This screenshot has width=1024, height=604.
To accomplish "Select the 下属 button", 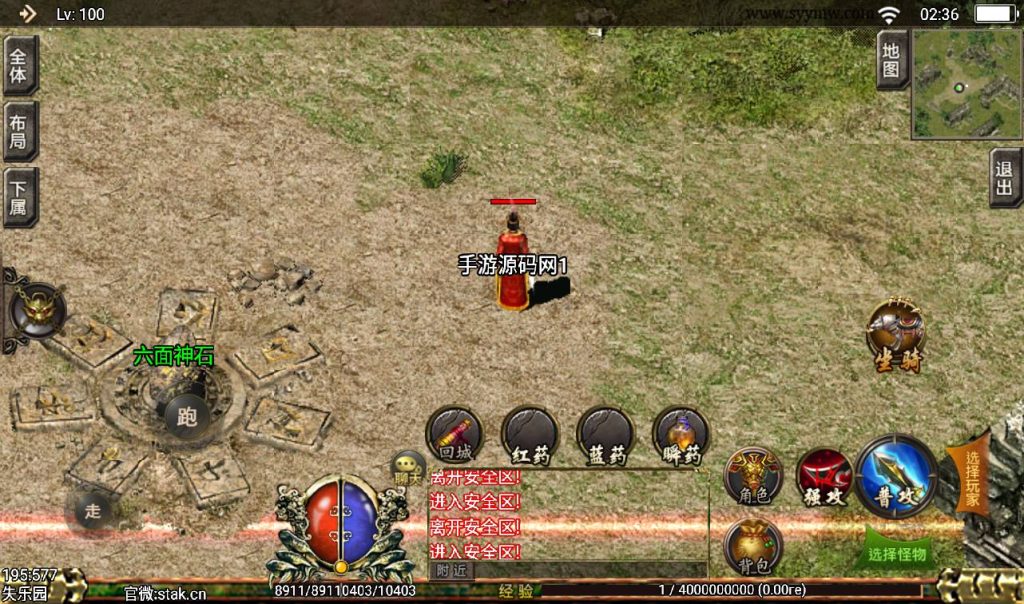I will point(20,196).
